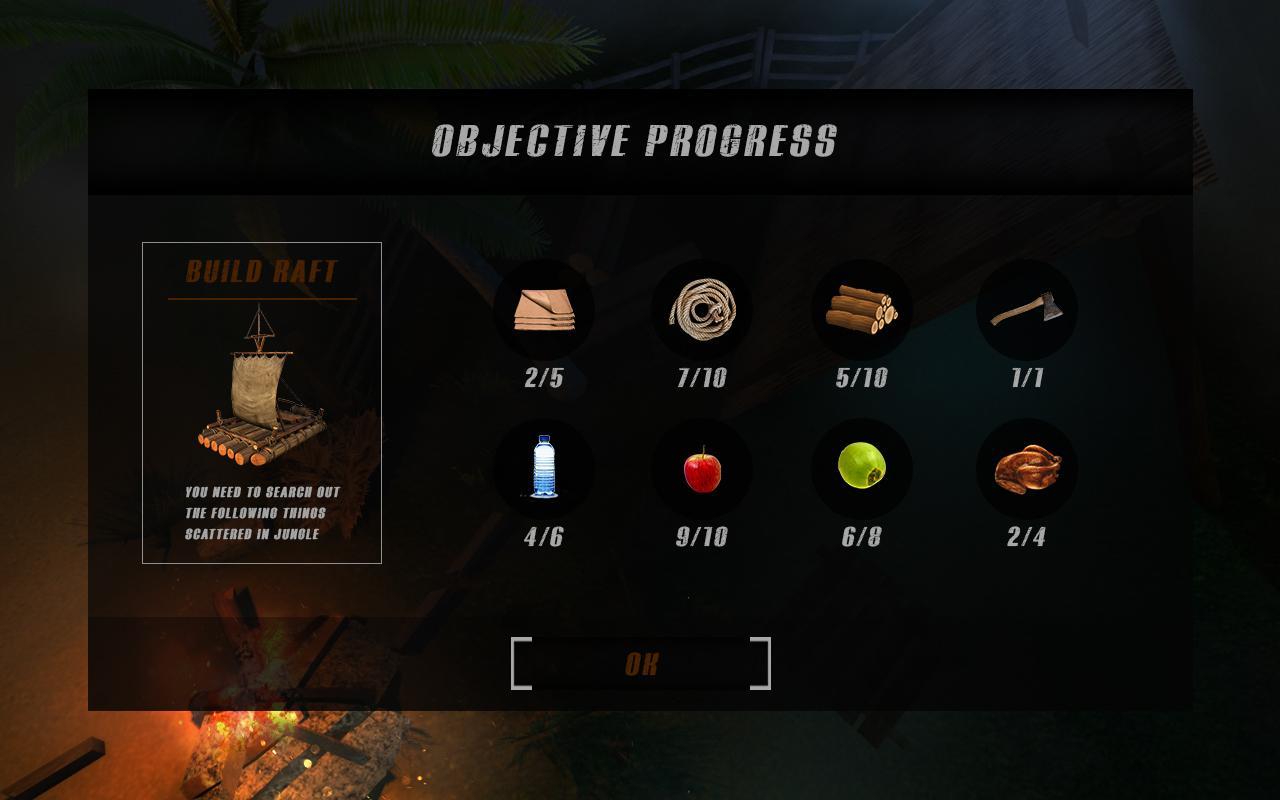Click the coiled rope objective icon
The height and width of the screenshot is (800, 1280).
click(702, 310)
